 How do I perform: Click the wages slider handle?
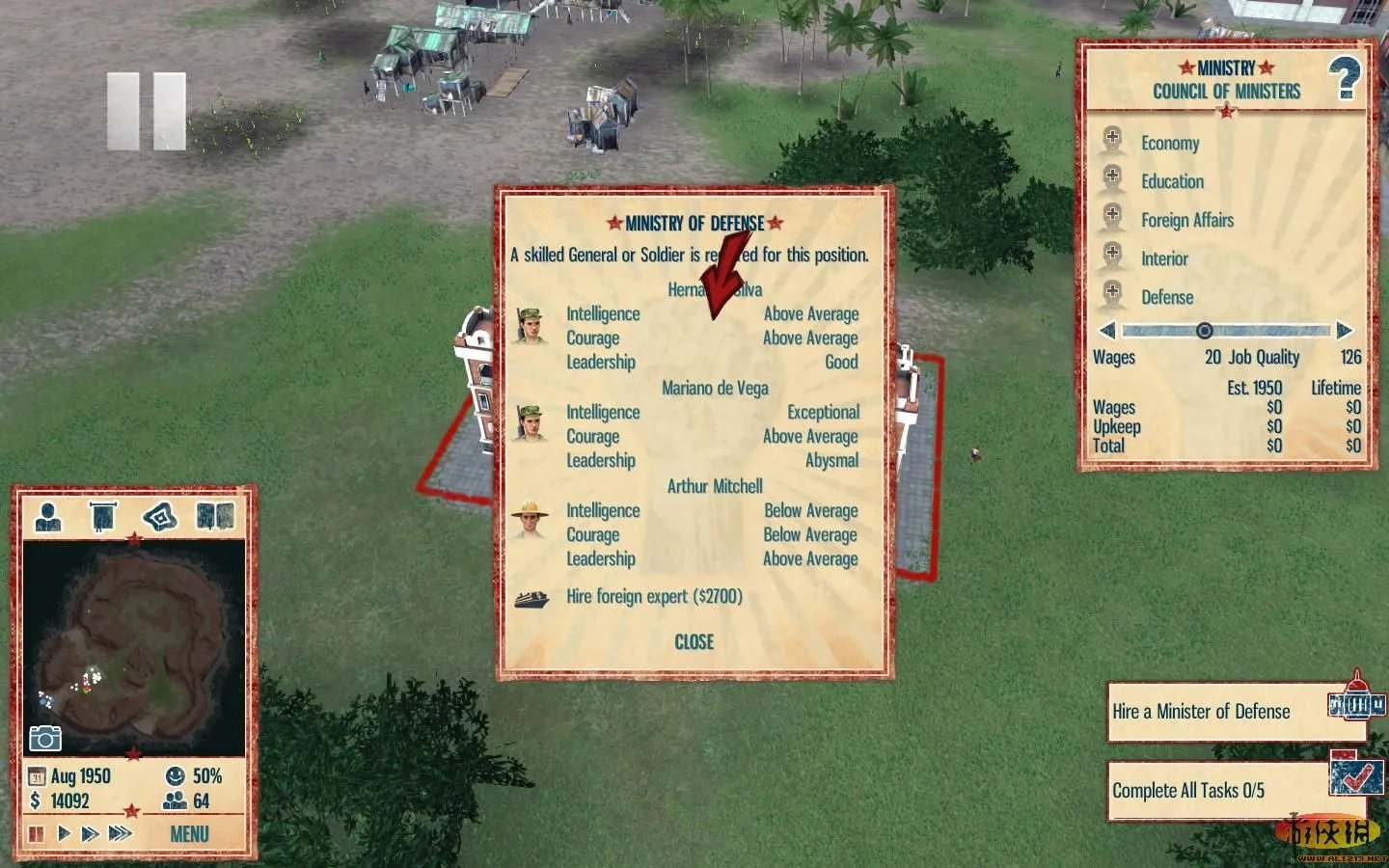click(x=1204, y=331)
